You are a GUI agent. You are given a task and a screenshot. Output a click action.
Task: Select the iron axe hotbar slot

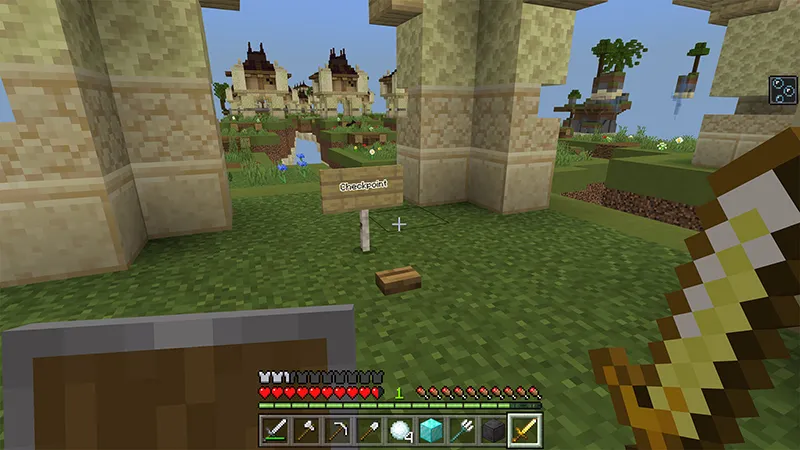pos(307,430)
